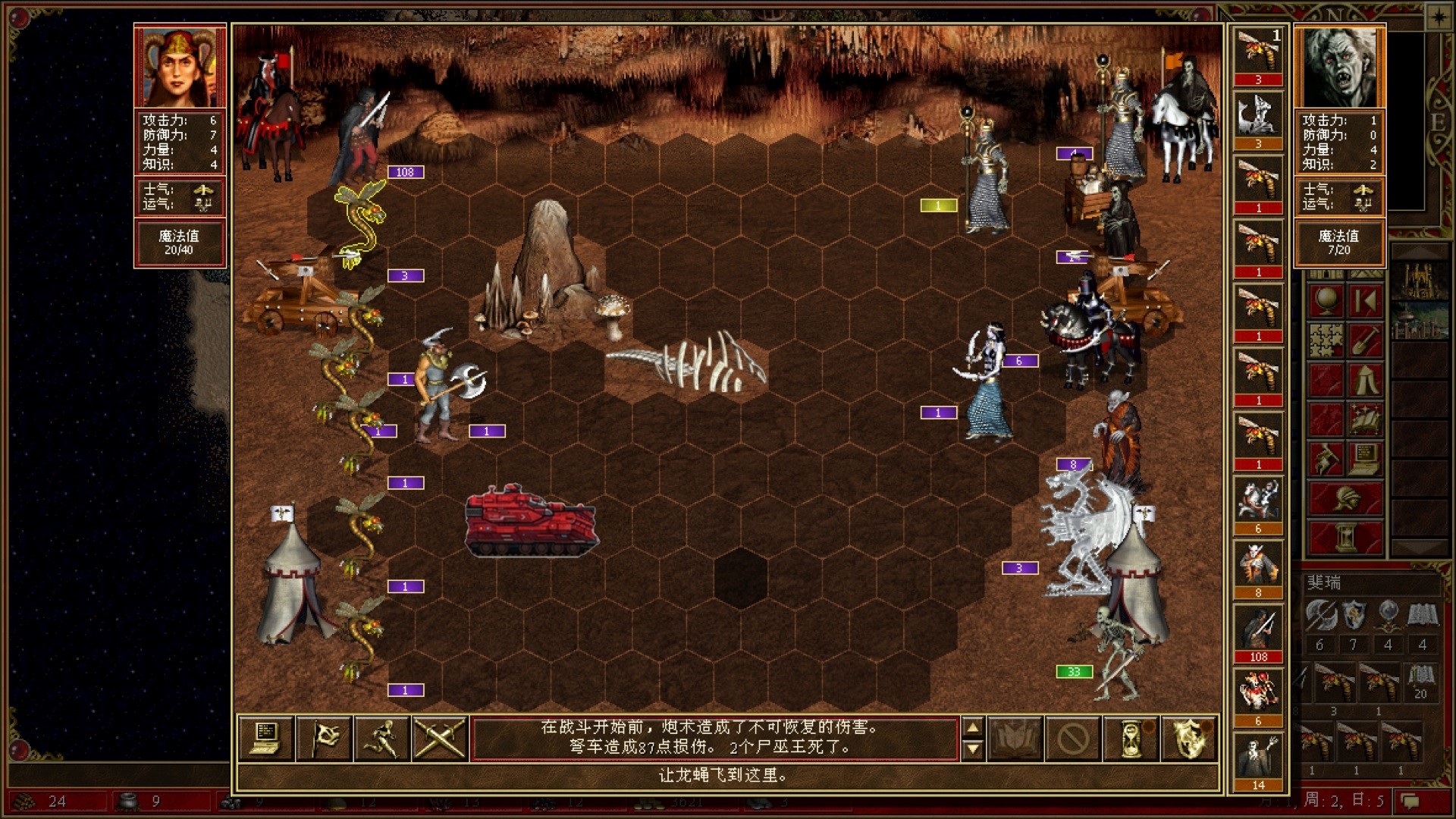View the attacking hero's portrait
The image size is (1456, 819).
[x=180, y=67]
